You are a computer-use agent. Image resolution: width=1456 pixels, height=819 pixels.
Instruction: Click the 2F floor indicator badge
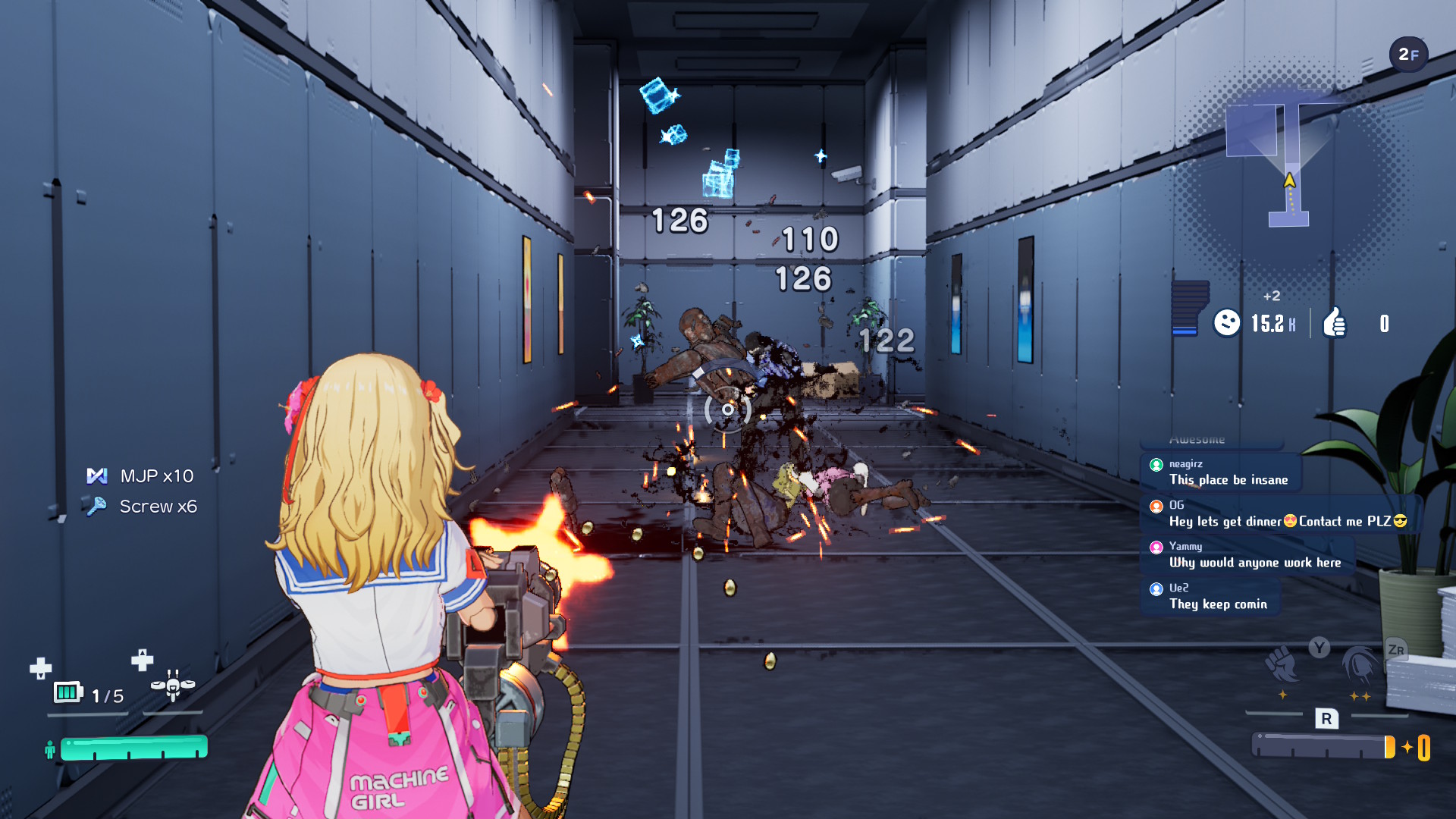point(1408,55)
